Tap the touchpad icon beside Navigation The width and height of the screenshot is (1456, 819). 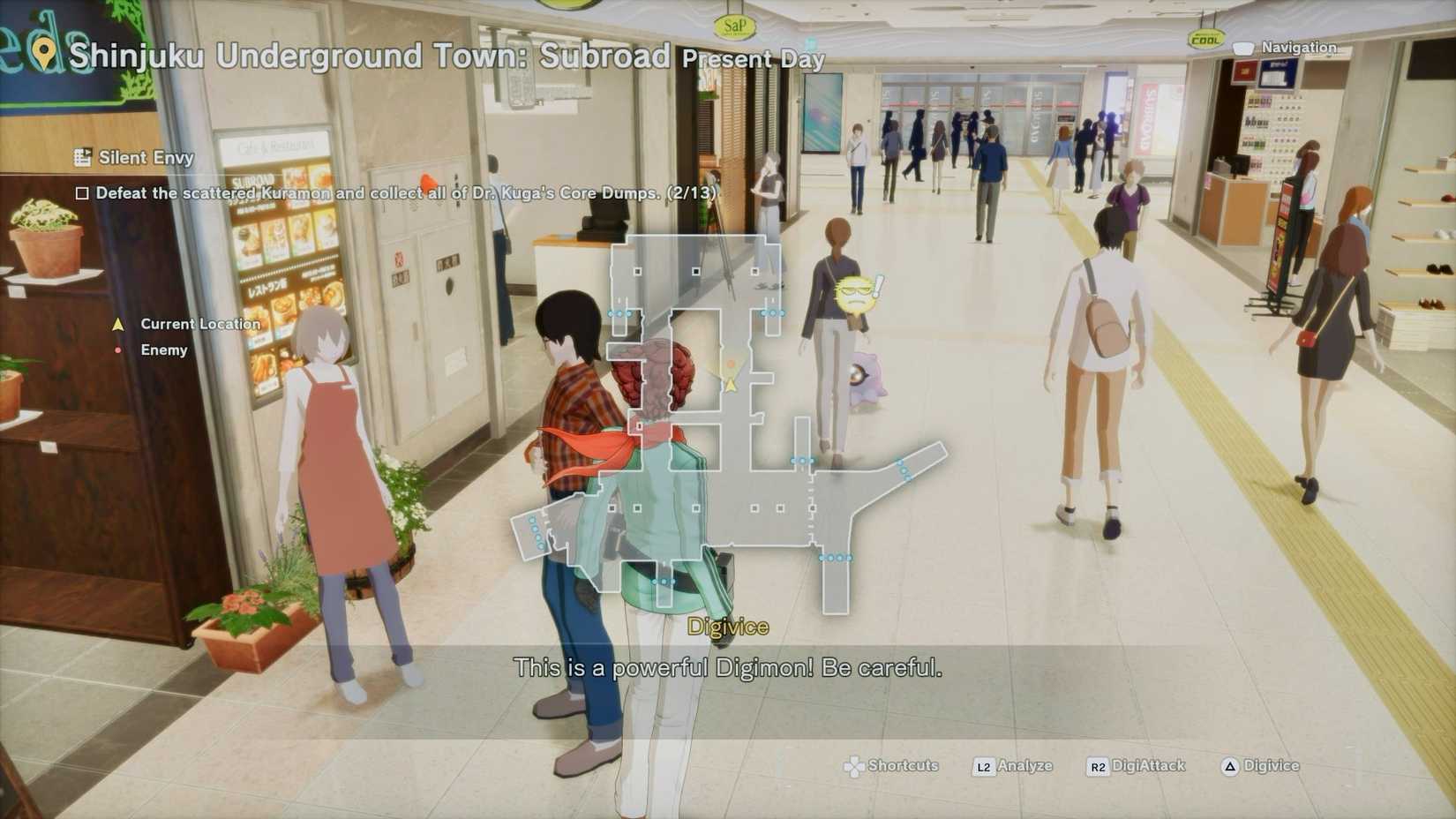click(1243, 48)
